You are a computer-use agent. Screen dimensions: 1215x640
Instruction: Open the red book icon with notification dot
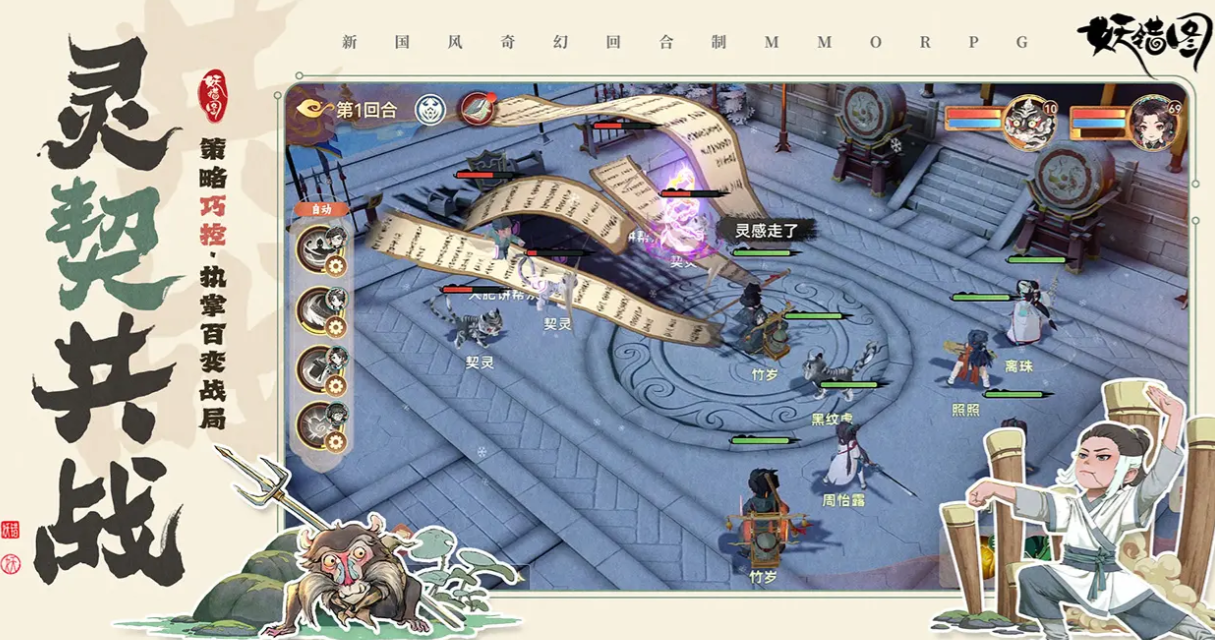(478, 108)
